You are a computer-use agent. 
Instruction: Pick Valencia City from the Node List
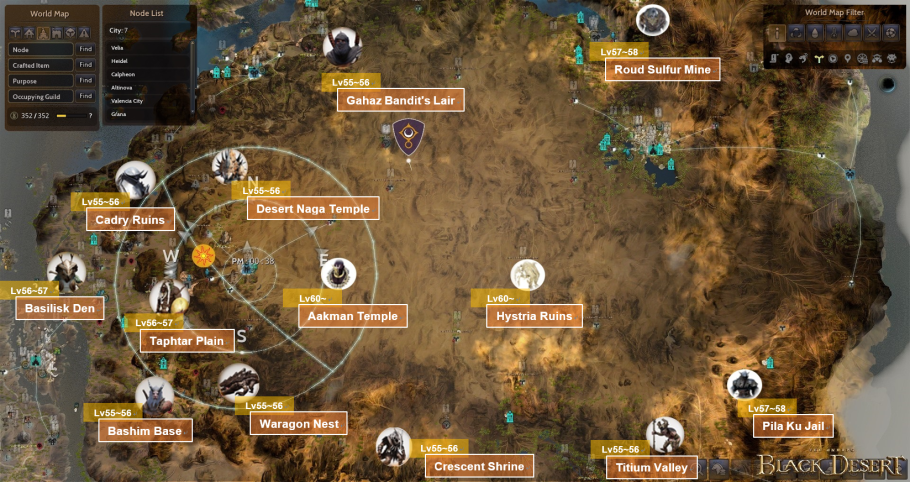[x=126, y=101]
